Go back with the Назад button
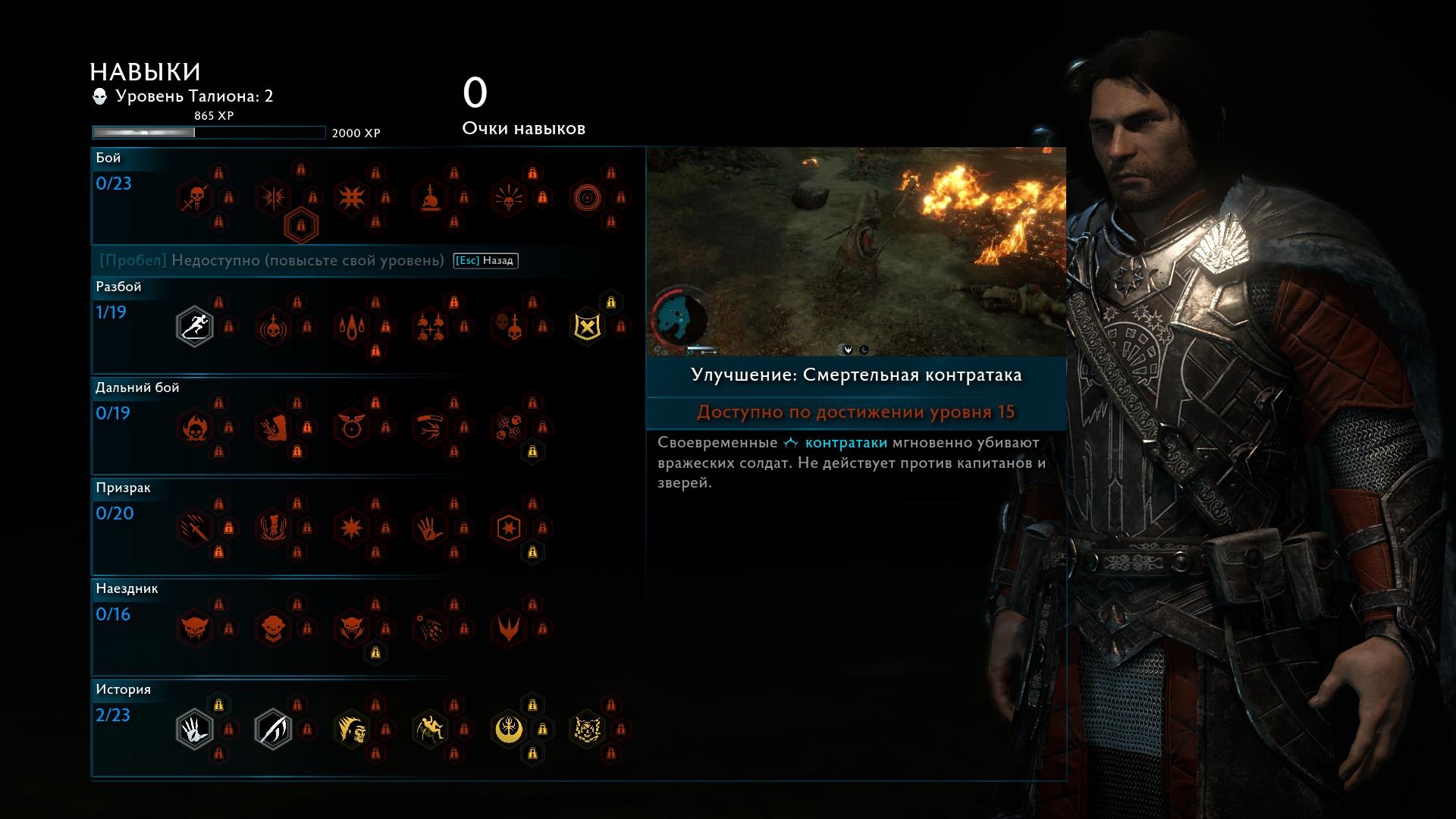Screen dimensions: 1456x819 (486, 261)
